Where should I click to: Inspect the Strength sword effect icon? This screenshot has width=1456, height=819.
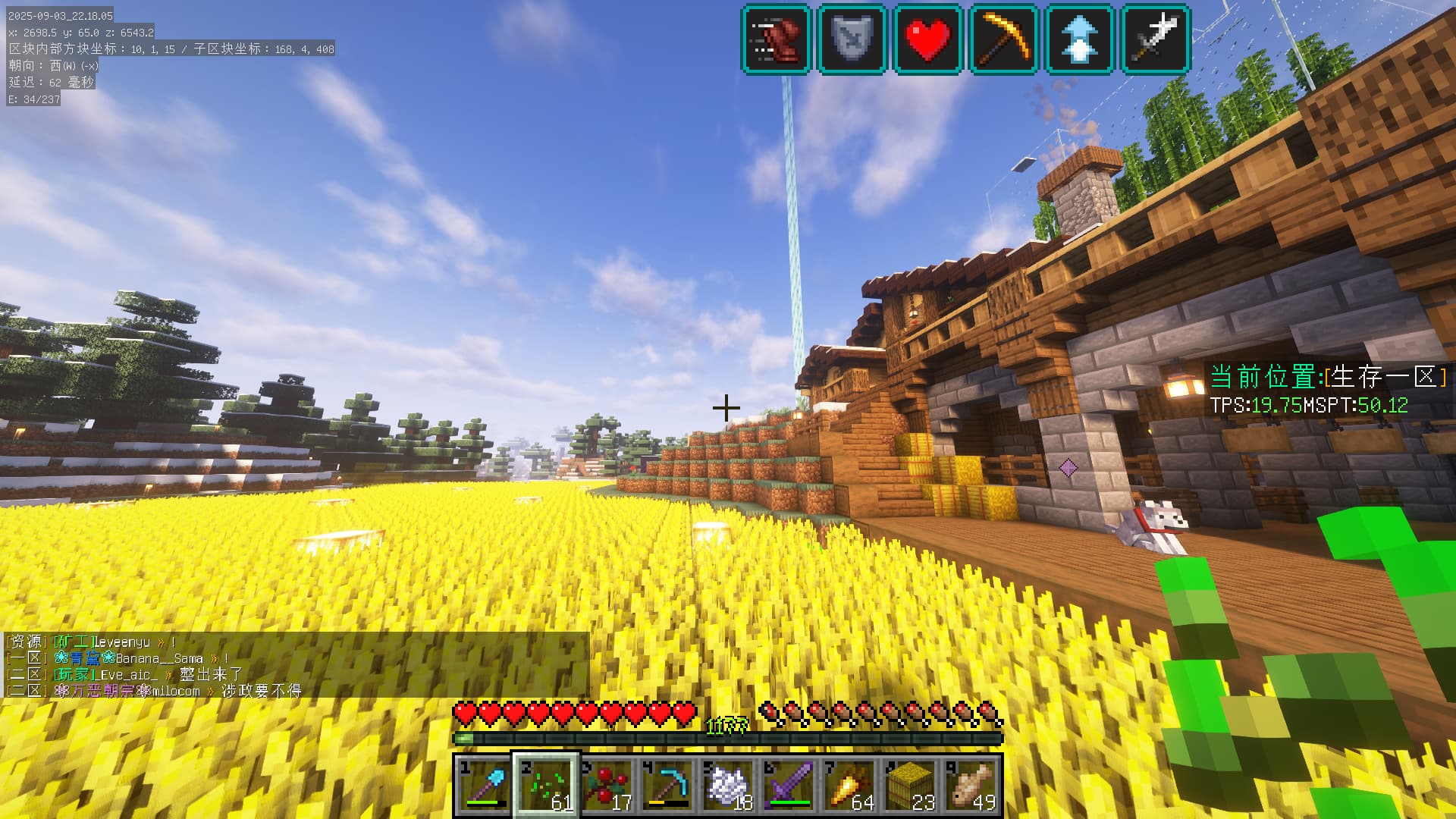click(x=1156, y=39)
